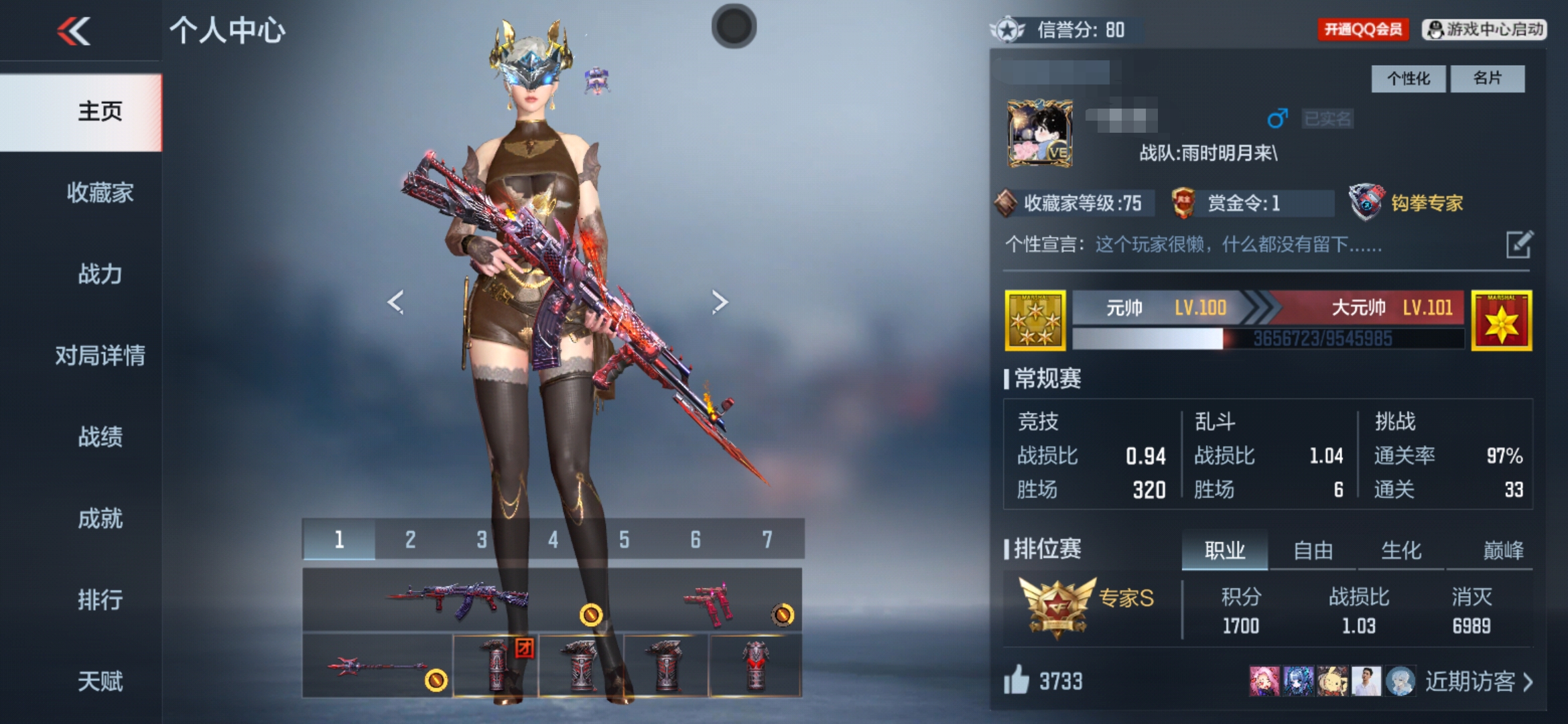Show next character with right arrow

coord(720,302)
